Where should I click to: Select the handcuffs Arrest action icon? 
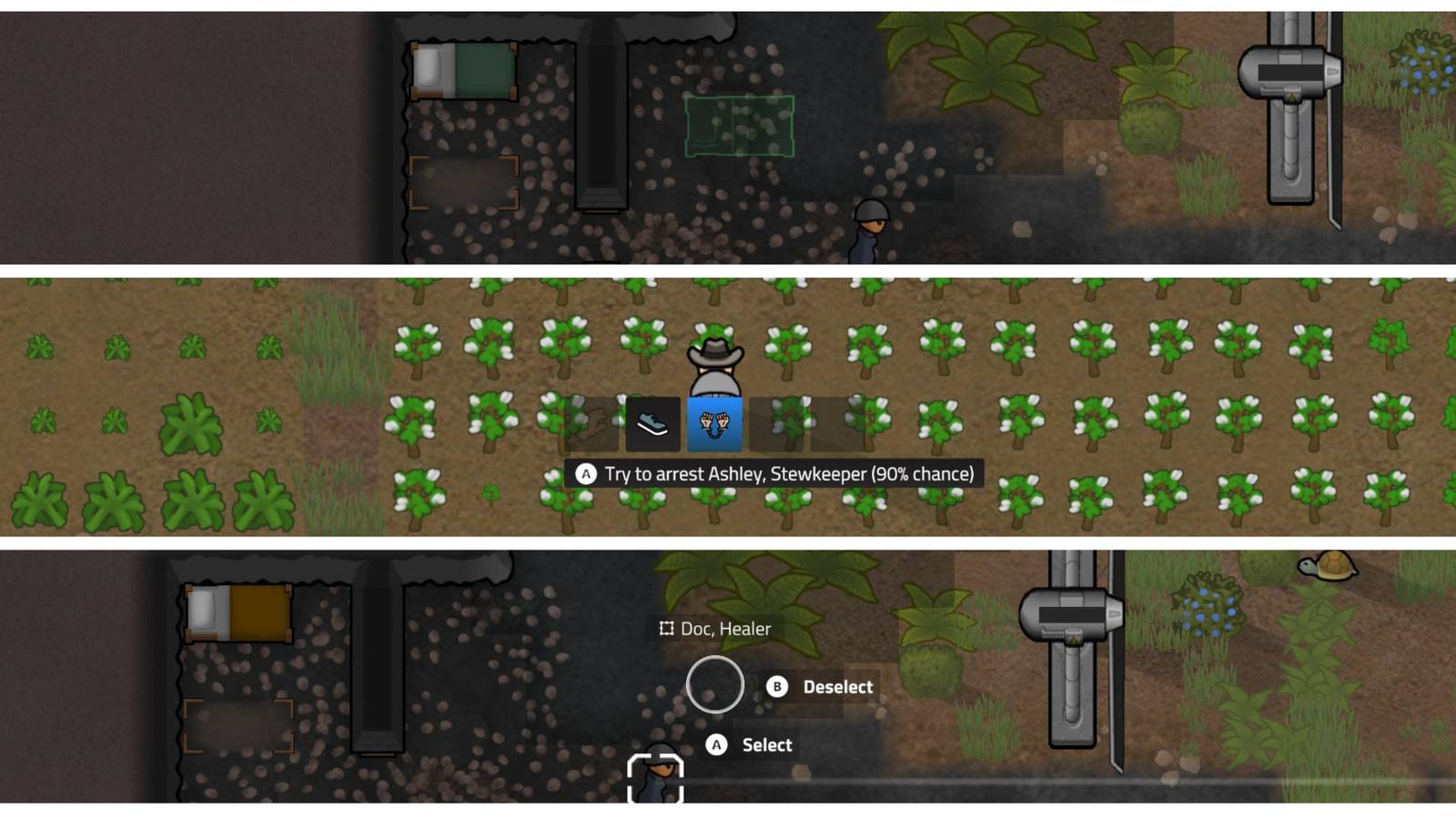click(715, 424)
